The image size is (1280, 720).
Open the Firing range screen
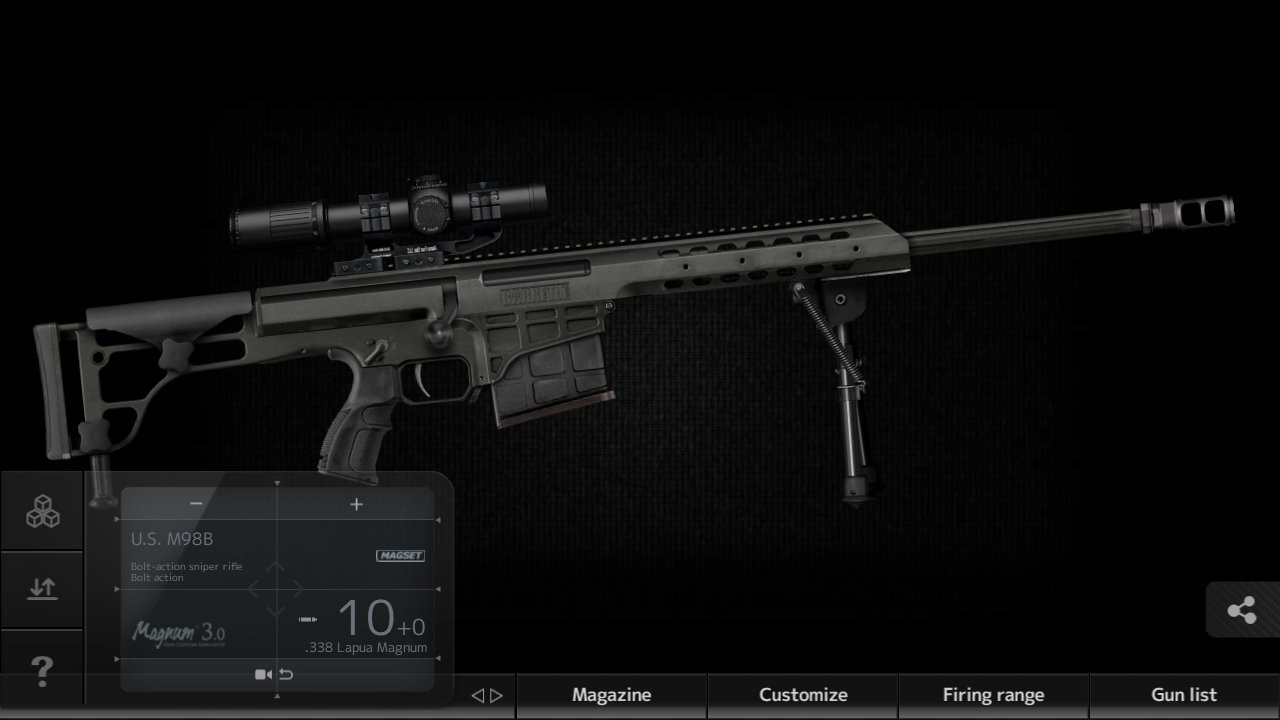point(994,694)
